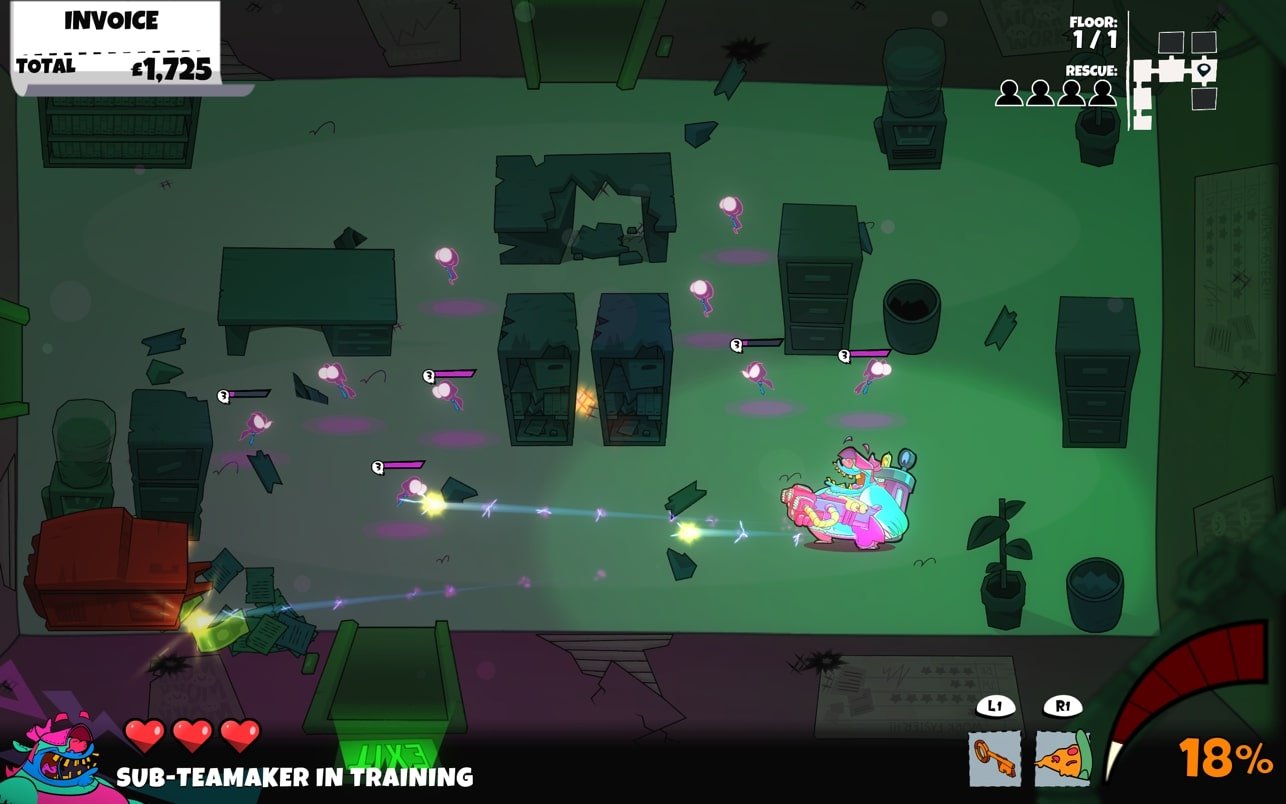Open the Invoice total receipt
This screenshot has height=804, width=1286.
tap(116, 44)
